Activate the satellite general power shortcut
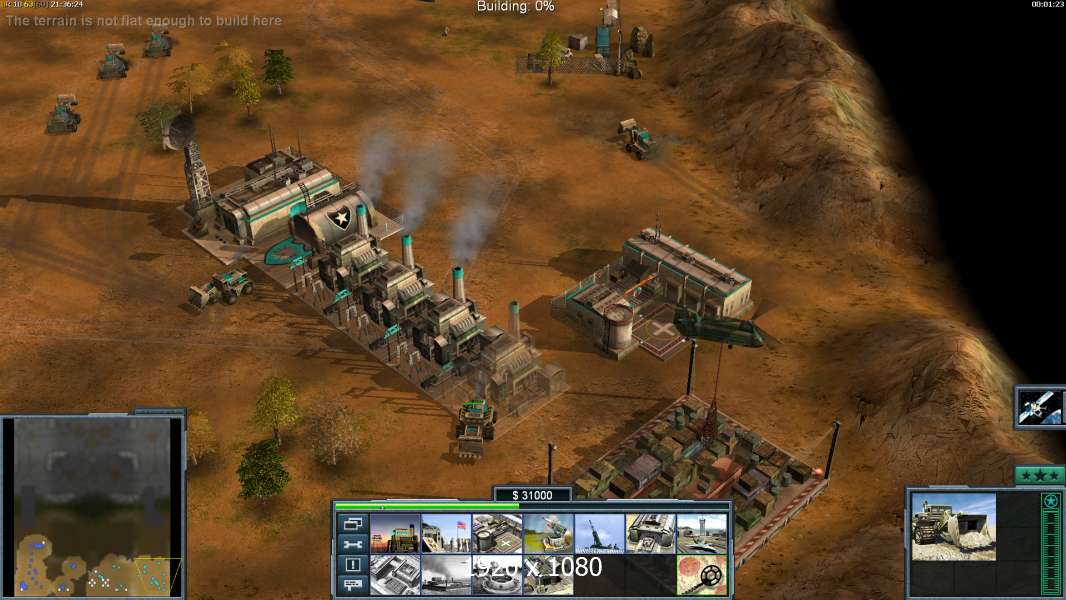 [1039, 407]
